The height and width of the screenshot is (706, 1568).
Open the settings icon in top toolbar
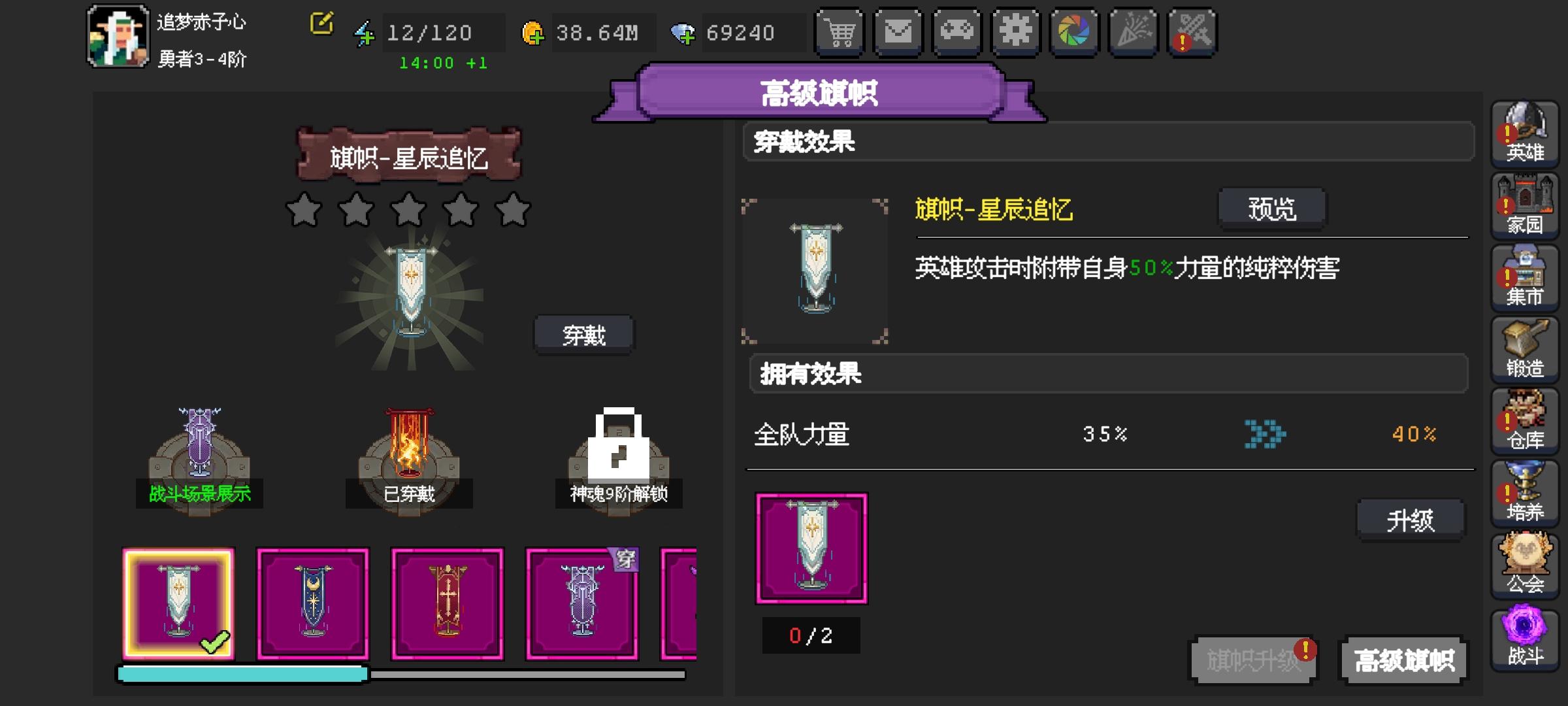pyautogui.click(x=1016, y=31)
